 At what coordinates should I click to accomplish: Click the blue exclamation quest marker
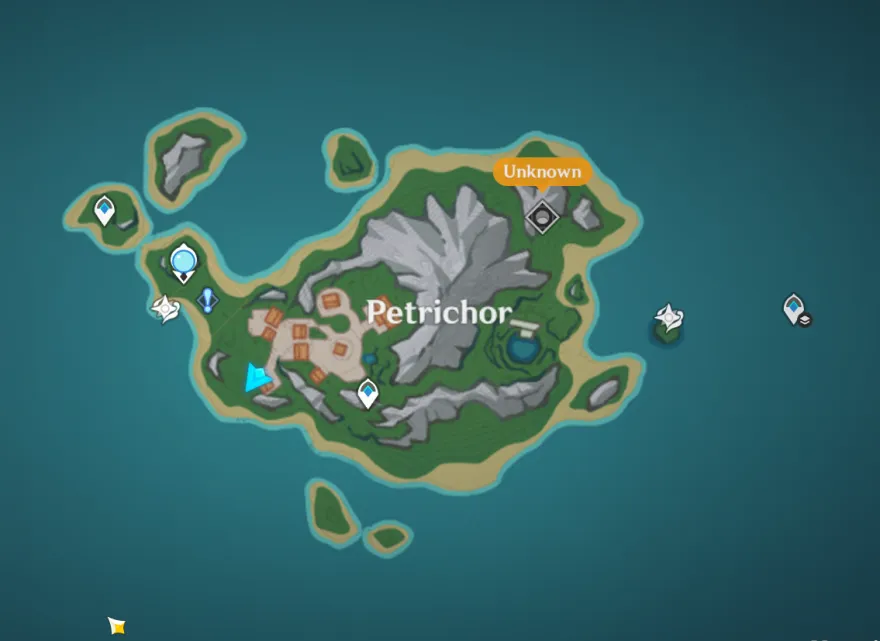tap(207, 299)
